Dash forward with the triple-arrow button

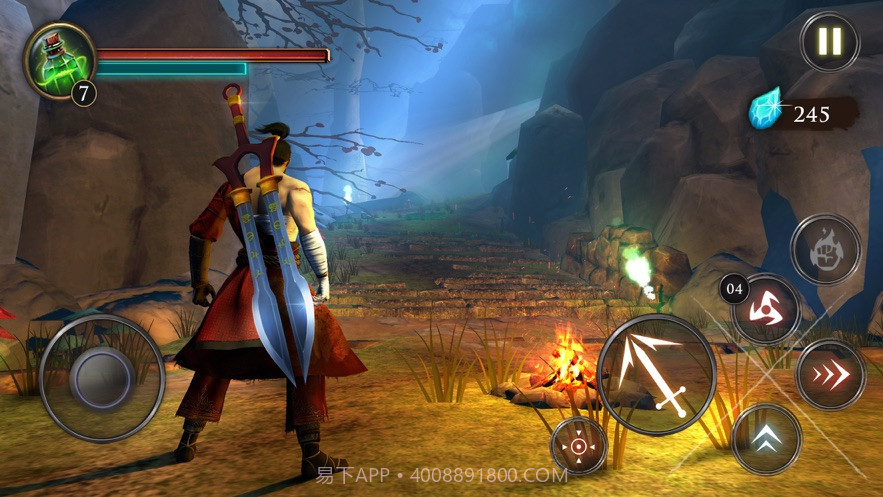pos(831,374)
